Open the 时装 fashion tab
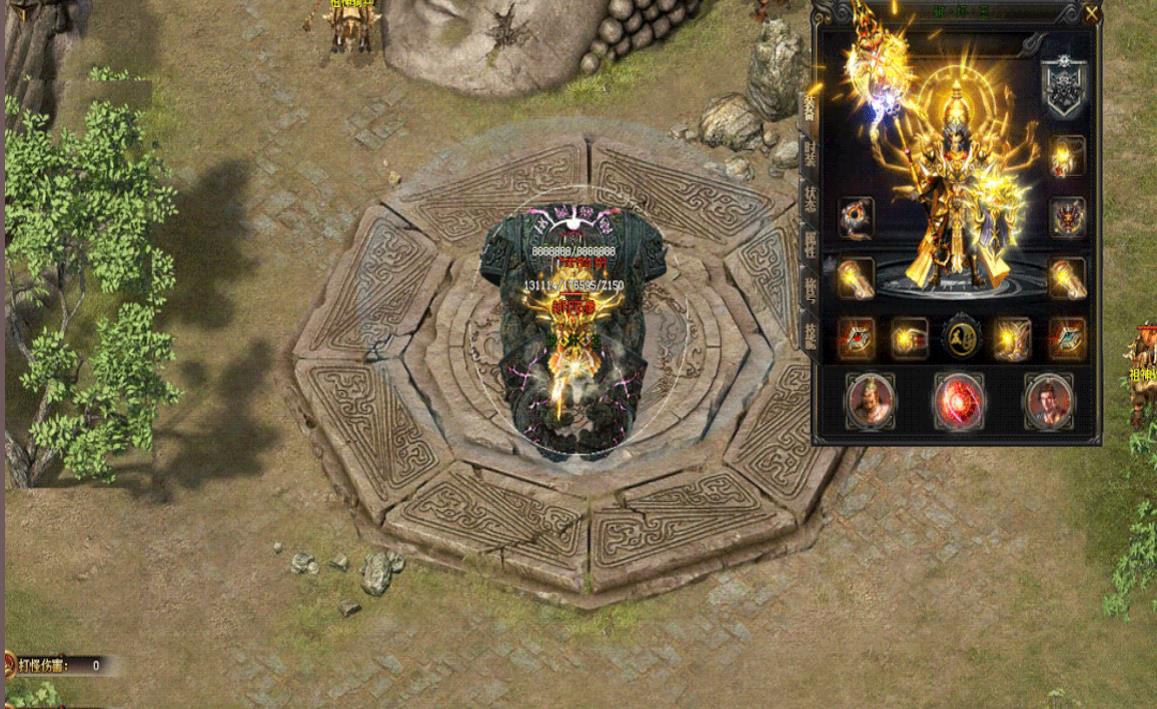 coord(807,150)
